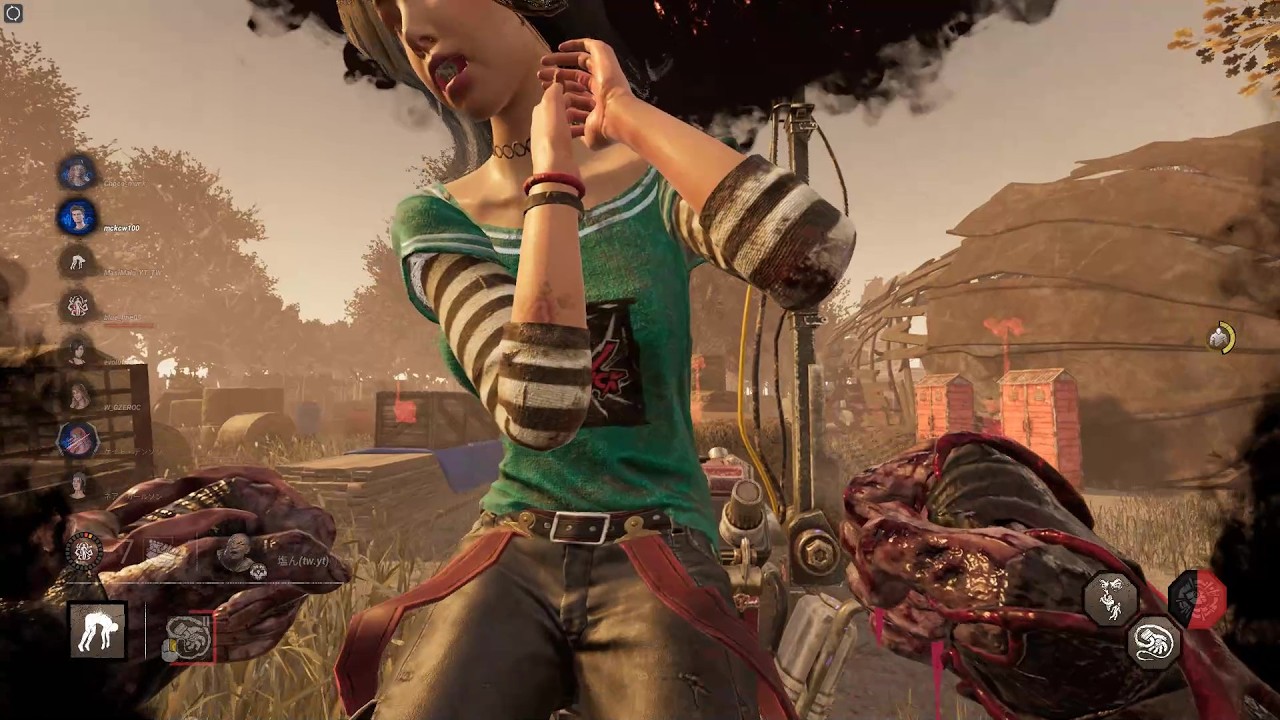Click the small circle icon in top-left corner
This screenshot has width=1280, height=720.
pyautogui.click(x=13, y=13)
